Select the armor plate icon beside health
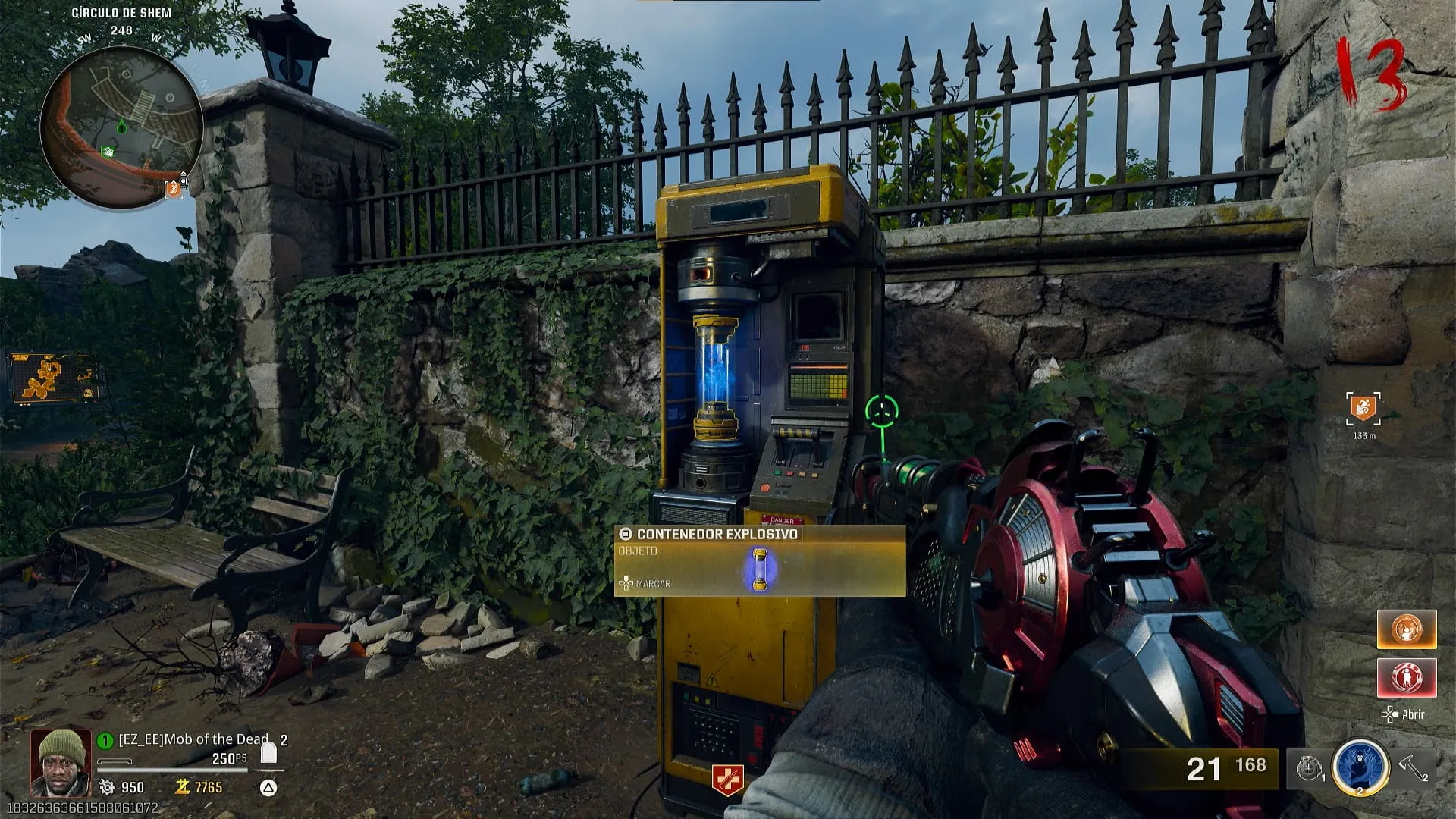 268,754
